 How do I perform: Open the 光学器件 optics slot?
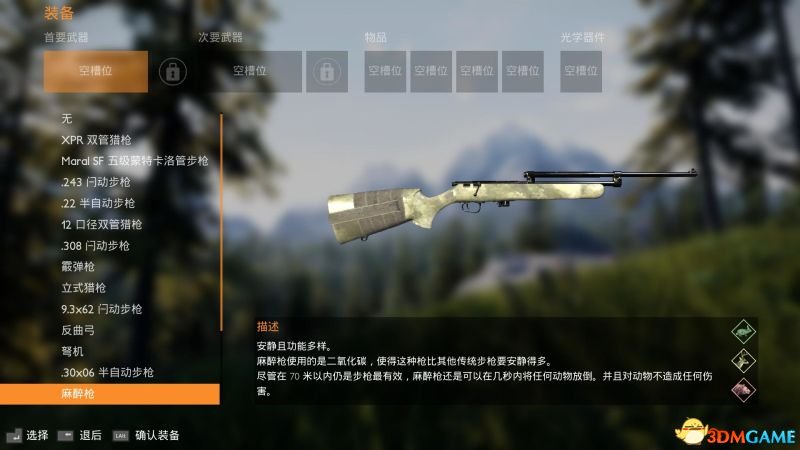point(580,71)
